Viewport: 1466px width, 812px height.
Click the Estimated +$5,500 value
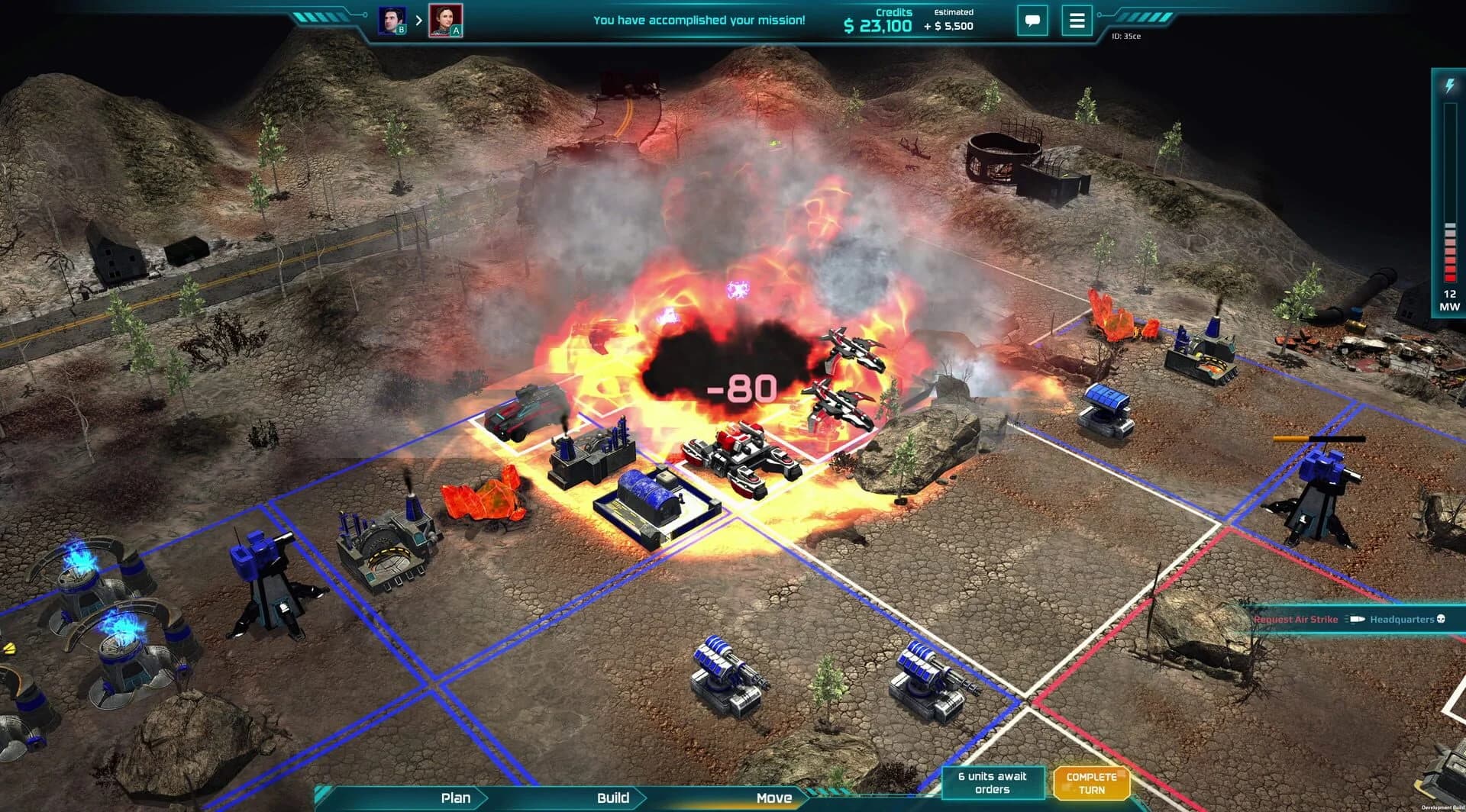tap(953, 20)
